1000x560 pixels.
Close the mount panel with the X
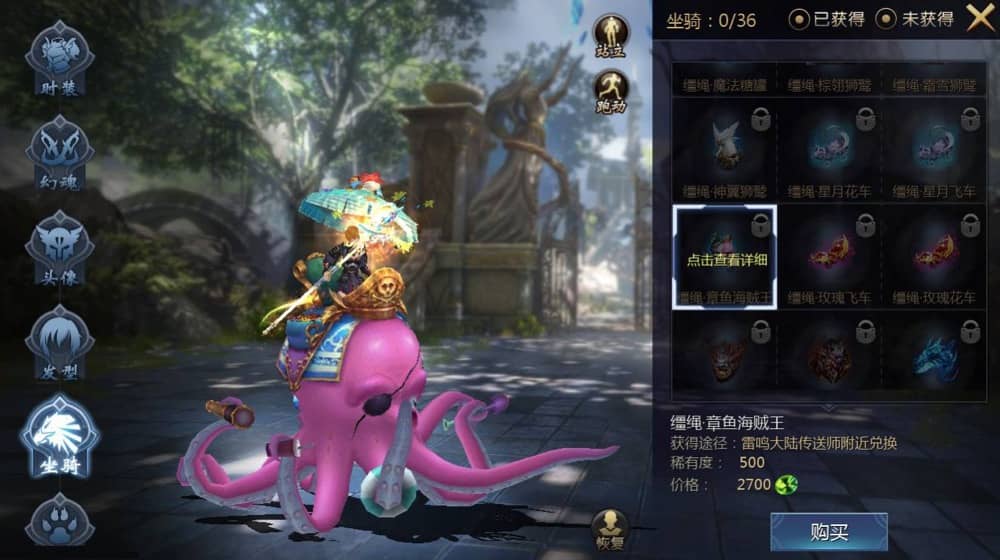click(979, 17)
